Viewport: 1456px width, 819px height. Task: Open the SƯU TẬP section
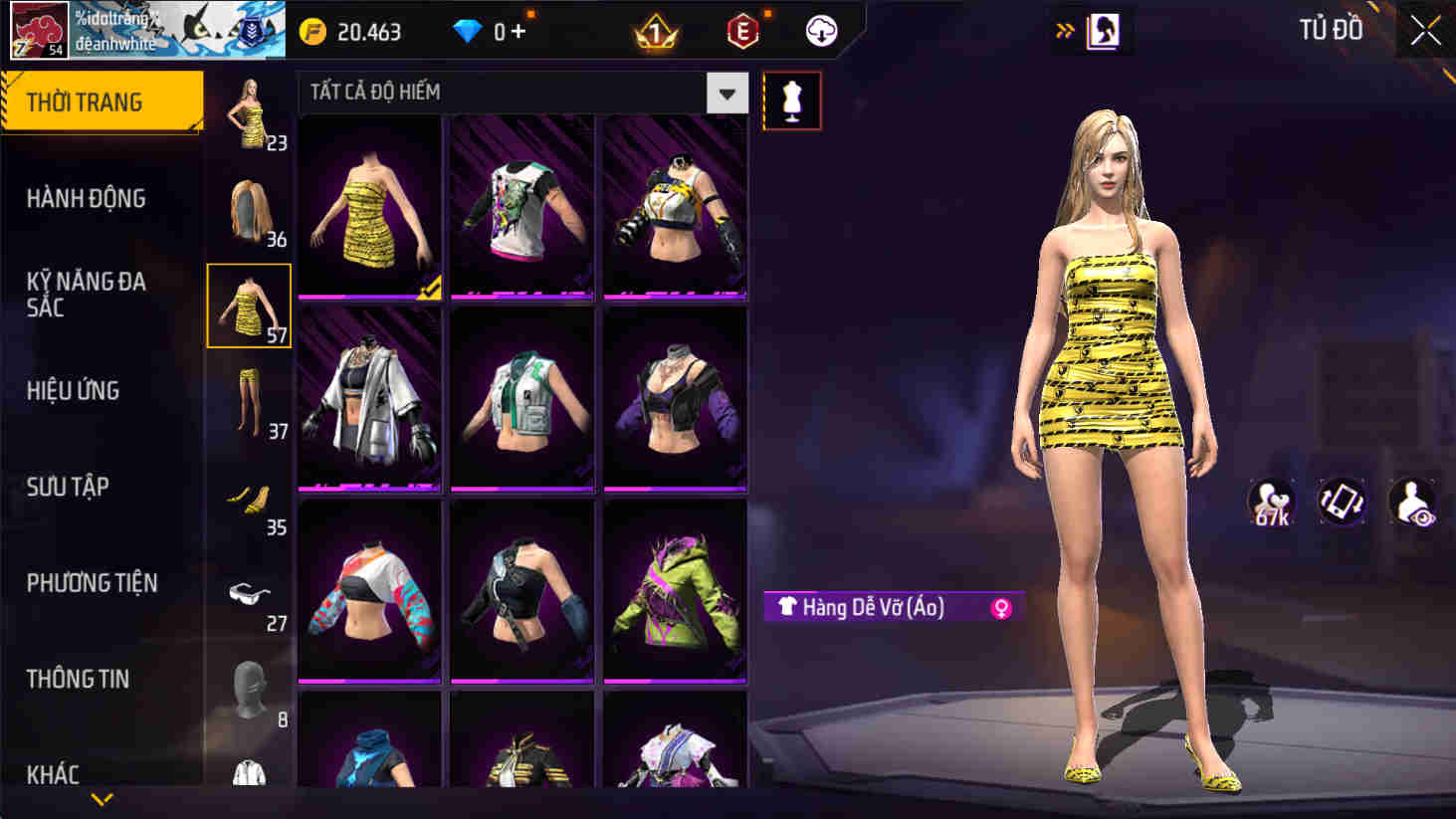[x=68, y=487]
